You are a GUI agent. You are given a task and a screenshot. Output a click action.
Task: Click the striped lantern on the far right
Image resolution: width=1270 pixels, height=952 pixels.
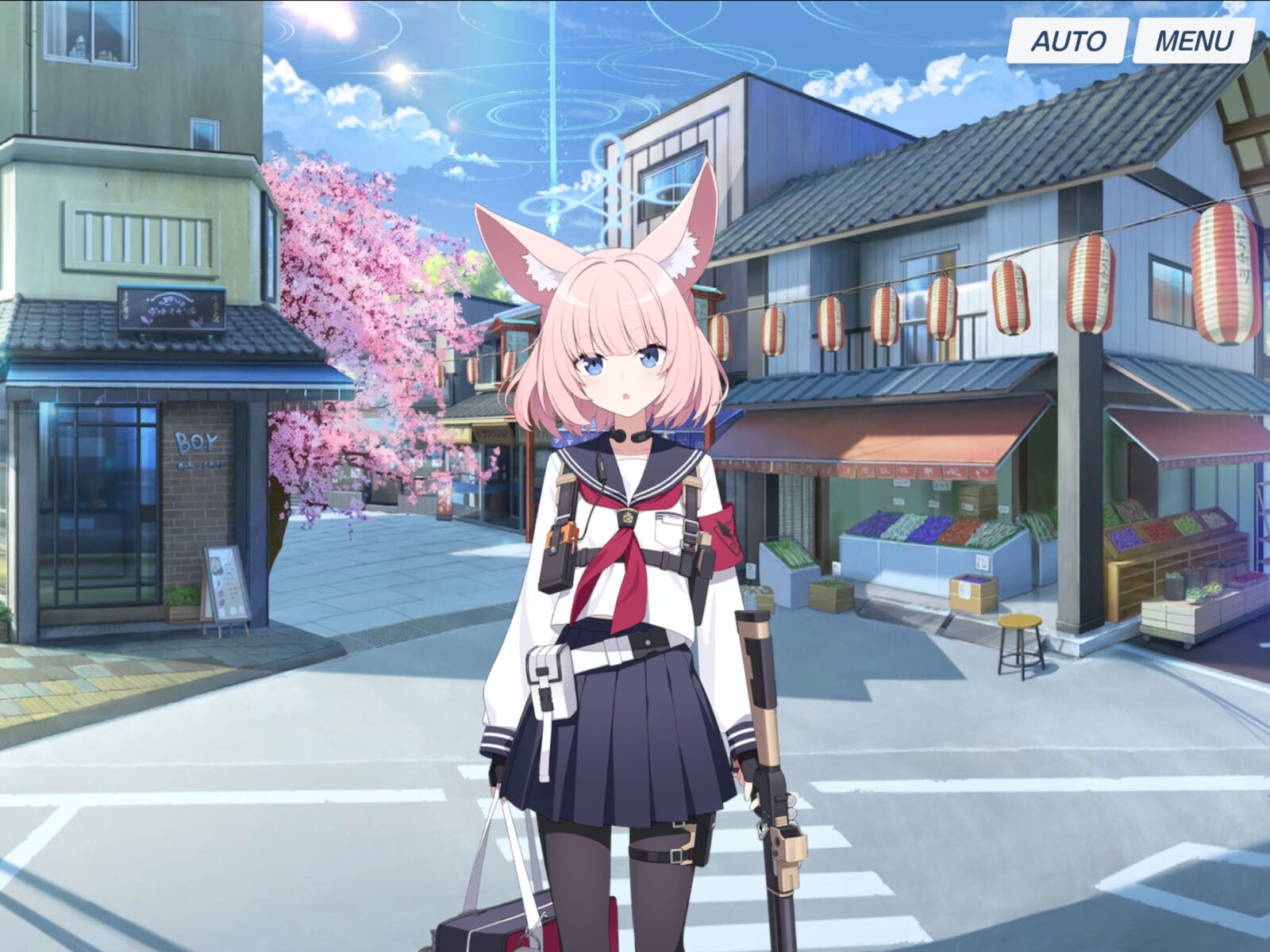(1217, 262)
